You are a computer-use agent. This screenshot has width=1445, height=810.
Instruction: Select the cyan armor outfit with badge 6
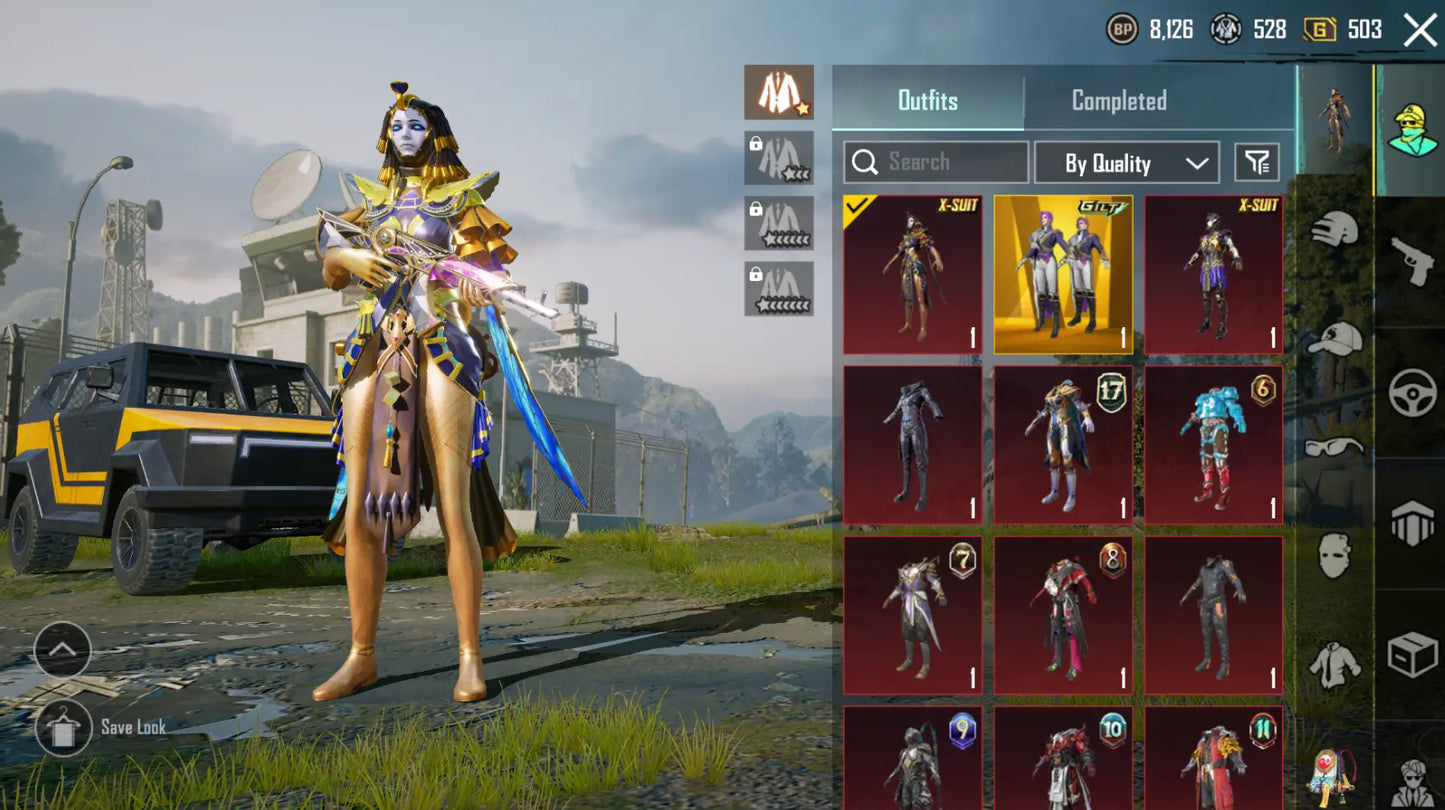1213,445
